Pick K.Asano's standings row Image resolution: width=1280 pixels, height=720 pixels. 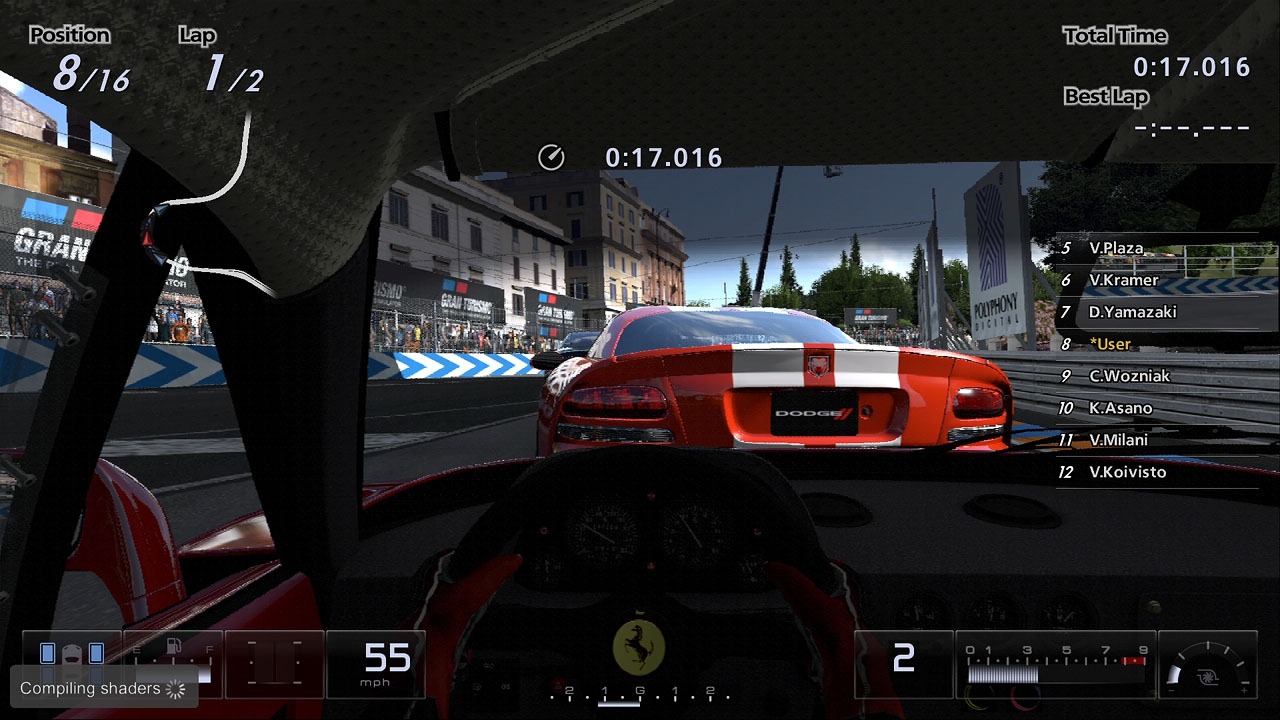point(1120,408)
